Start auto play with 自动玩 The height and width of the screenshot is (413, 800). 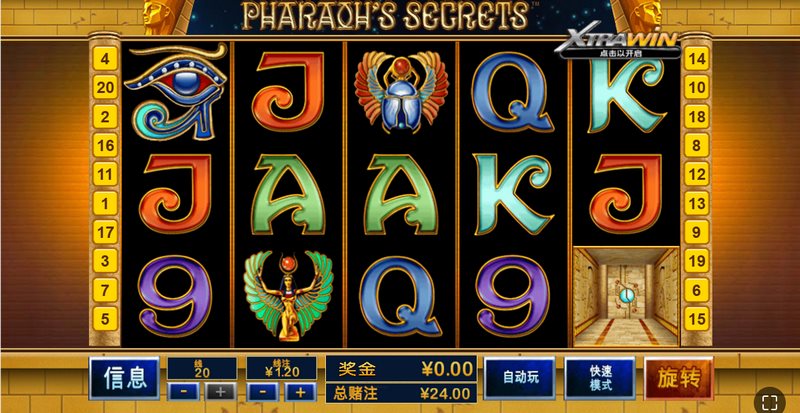tap(520, 378)
